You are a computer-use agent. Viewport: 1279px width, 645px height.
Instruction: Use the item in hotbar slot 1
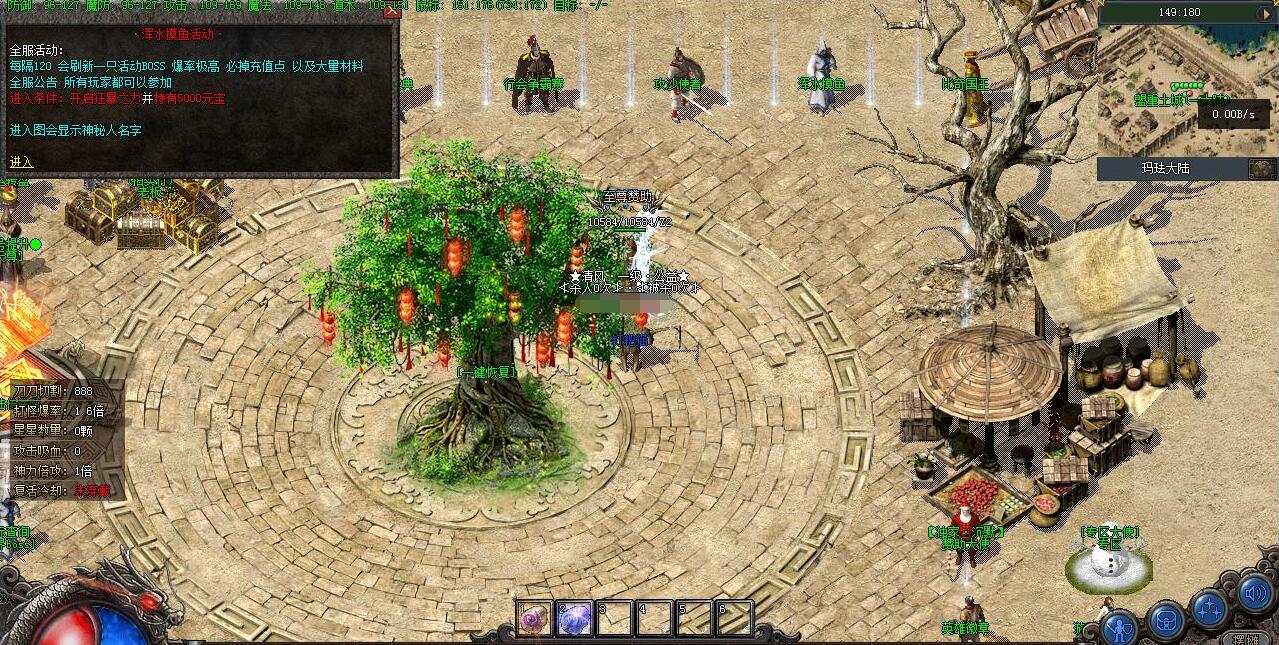pos(535,619)
